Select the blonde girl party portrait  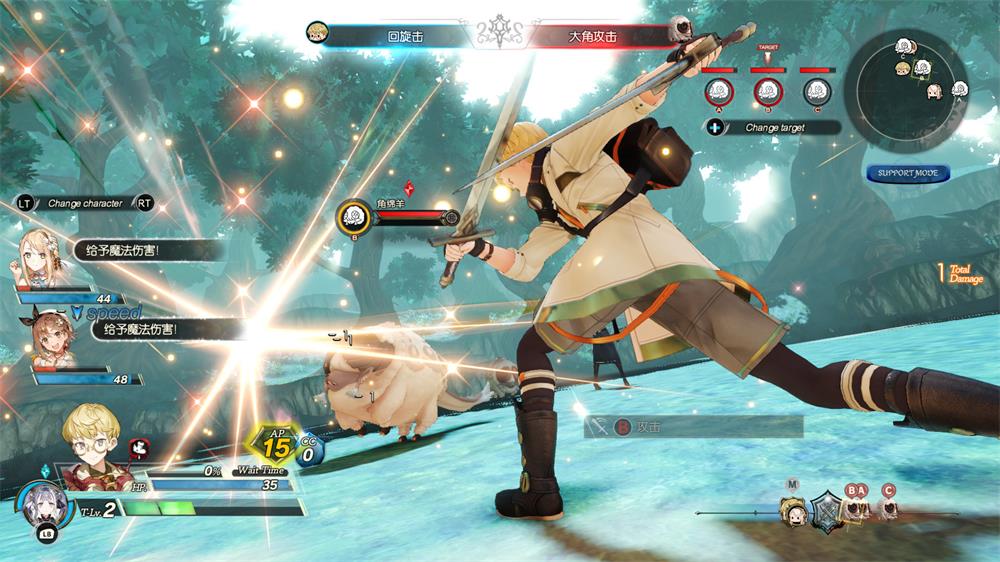41,258
